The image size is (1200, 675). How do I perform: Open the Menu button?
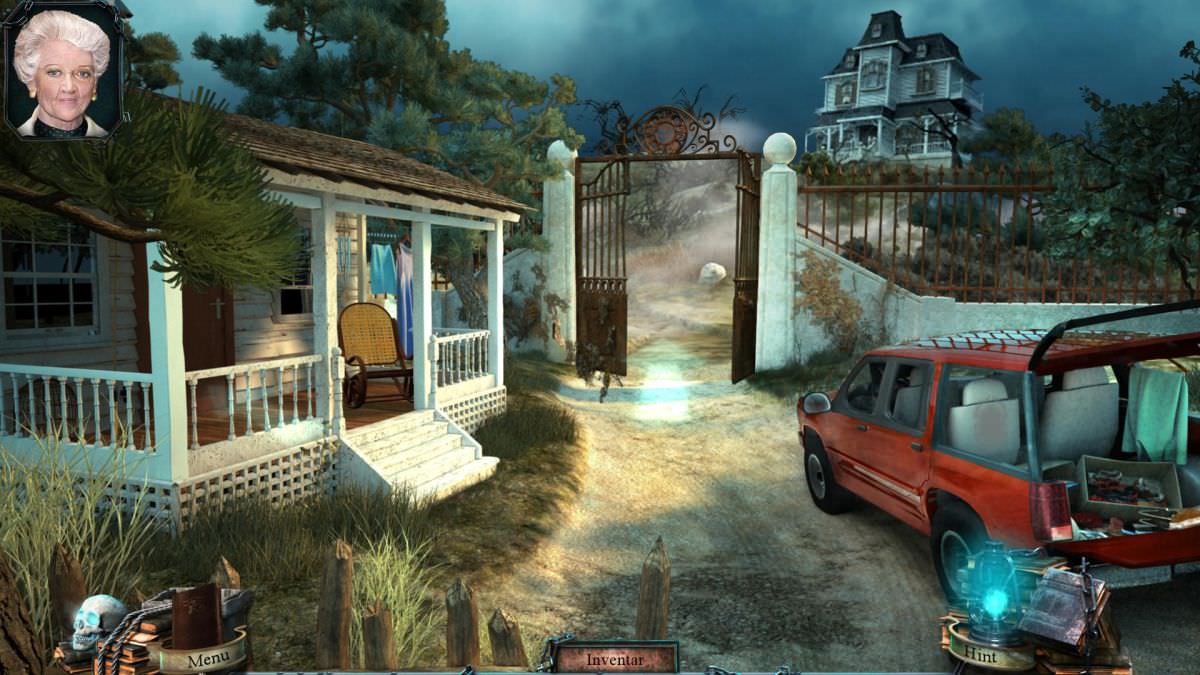pyautogui.click(x=208, y=659)
